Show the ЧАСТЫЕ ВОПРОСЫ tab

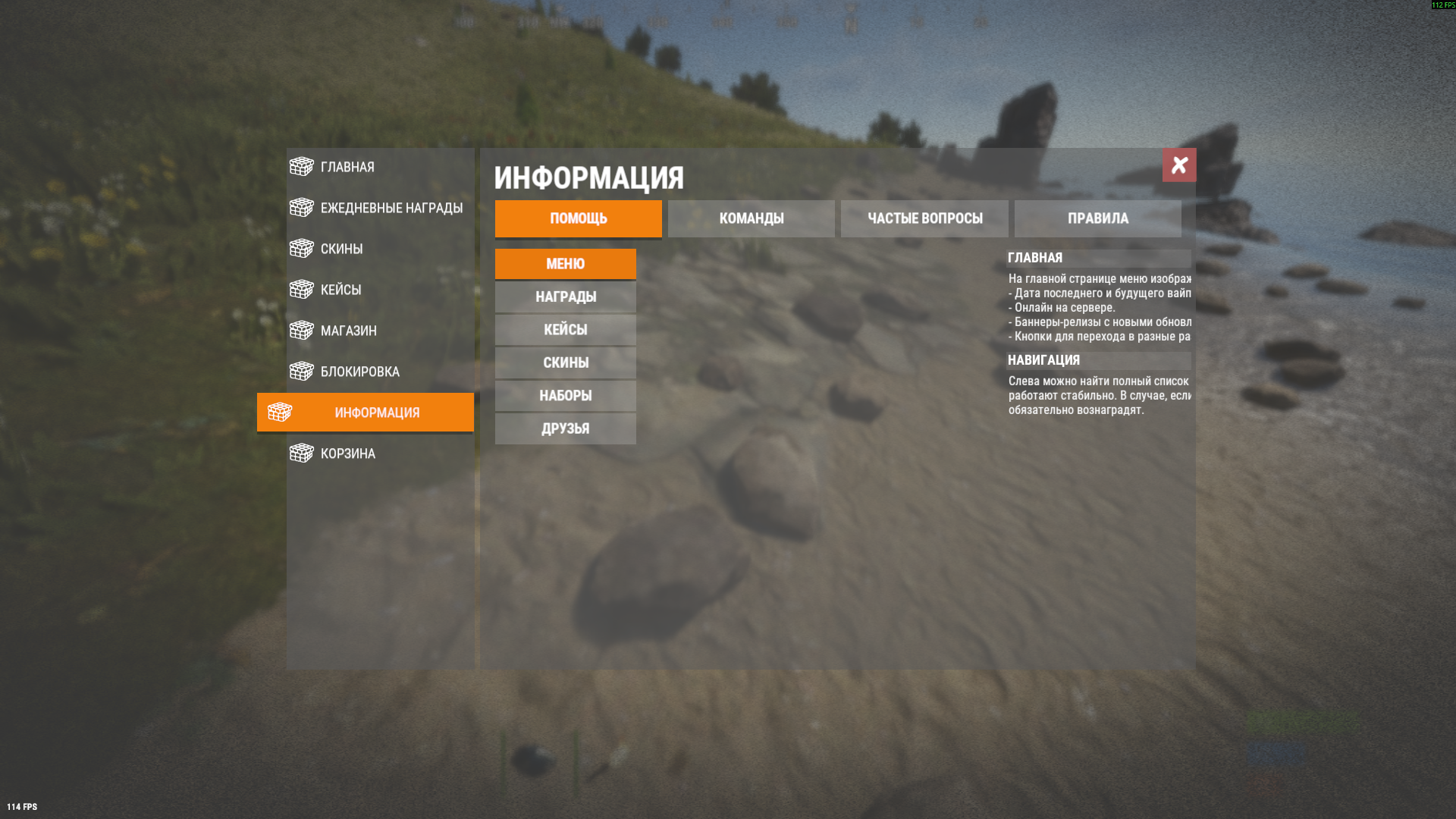point(924,218)
